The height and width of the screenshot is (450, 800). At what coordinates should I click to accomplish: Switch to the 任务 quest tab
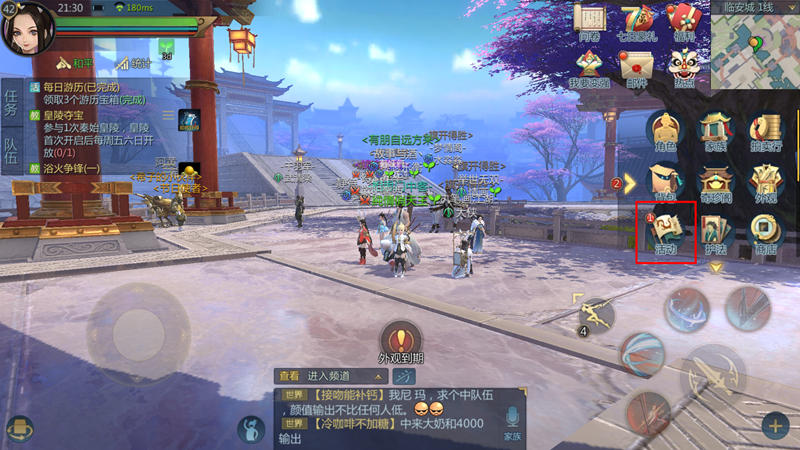coord(12,105)
